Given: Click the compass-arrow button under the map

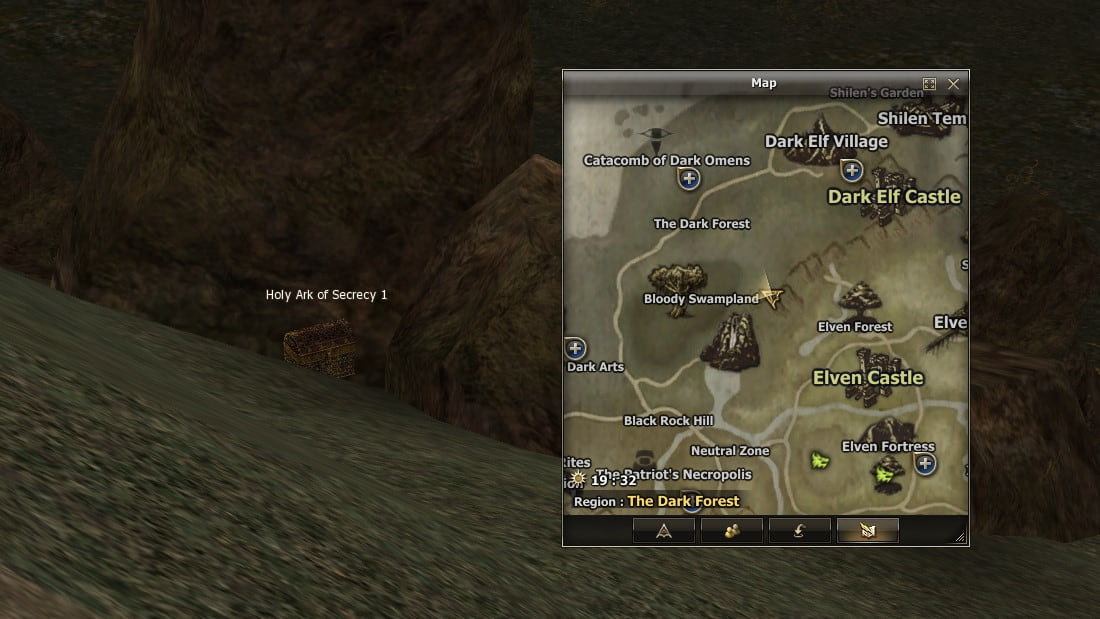Looking at the screenshot, I should coord(663,531).
